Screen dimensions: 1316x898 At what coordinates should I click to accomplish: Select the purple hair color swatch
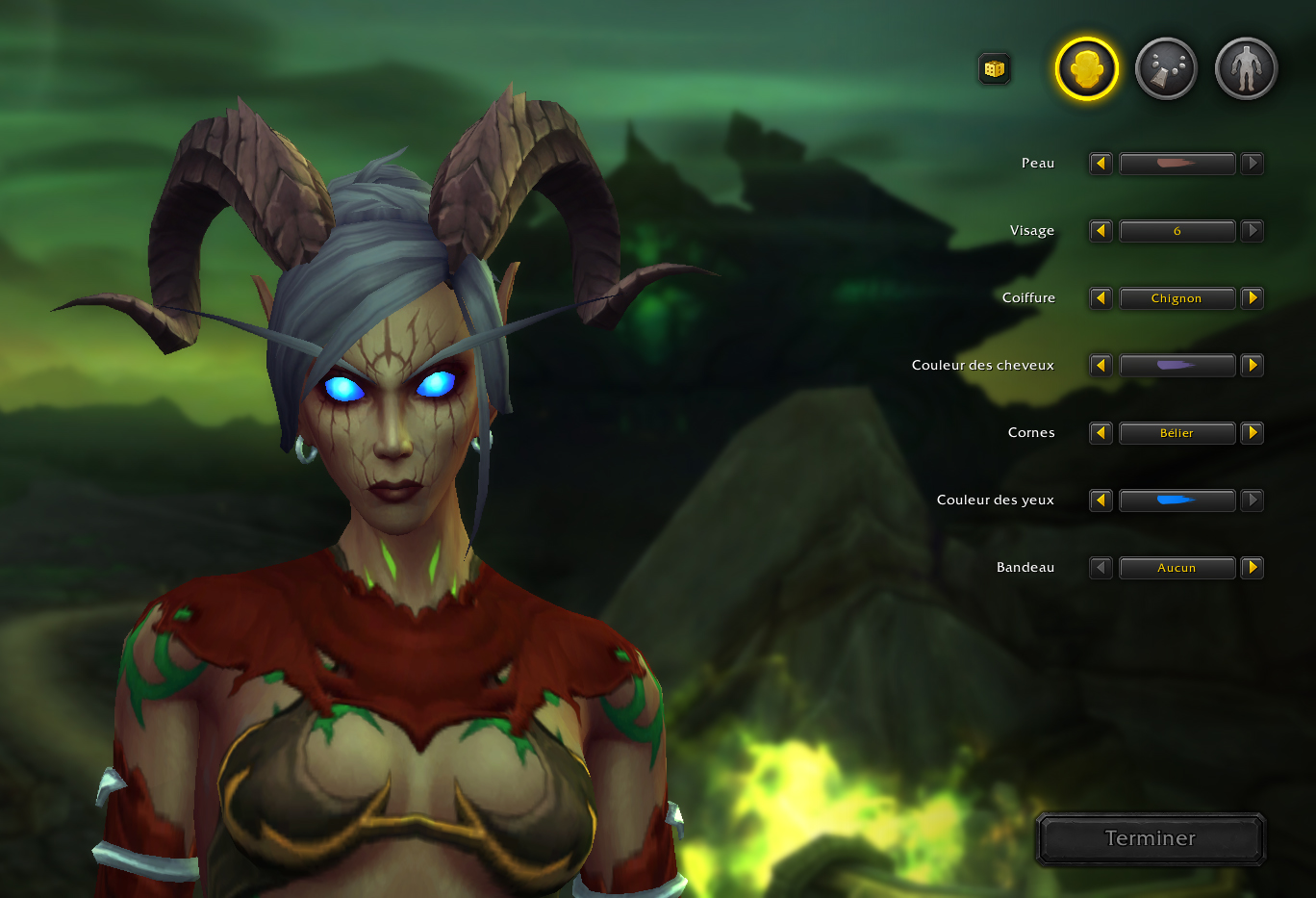tap(1177, 365)
